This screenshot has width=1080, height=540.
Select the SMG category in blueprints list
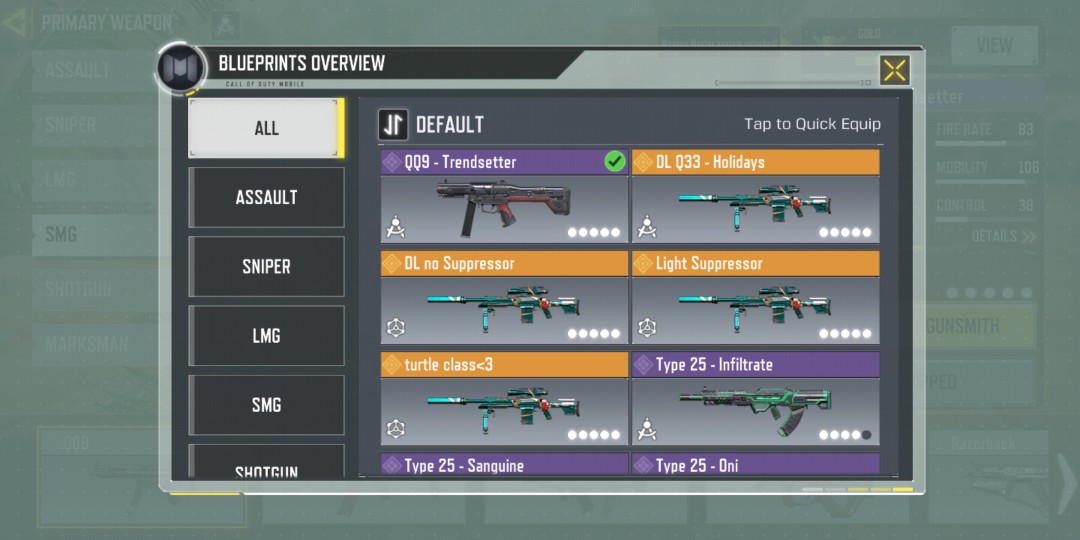point(266,405)
